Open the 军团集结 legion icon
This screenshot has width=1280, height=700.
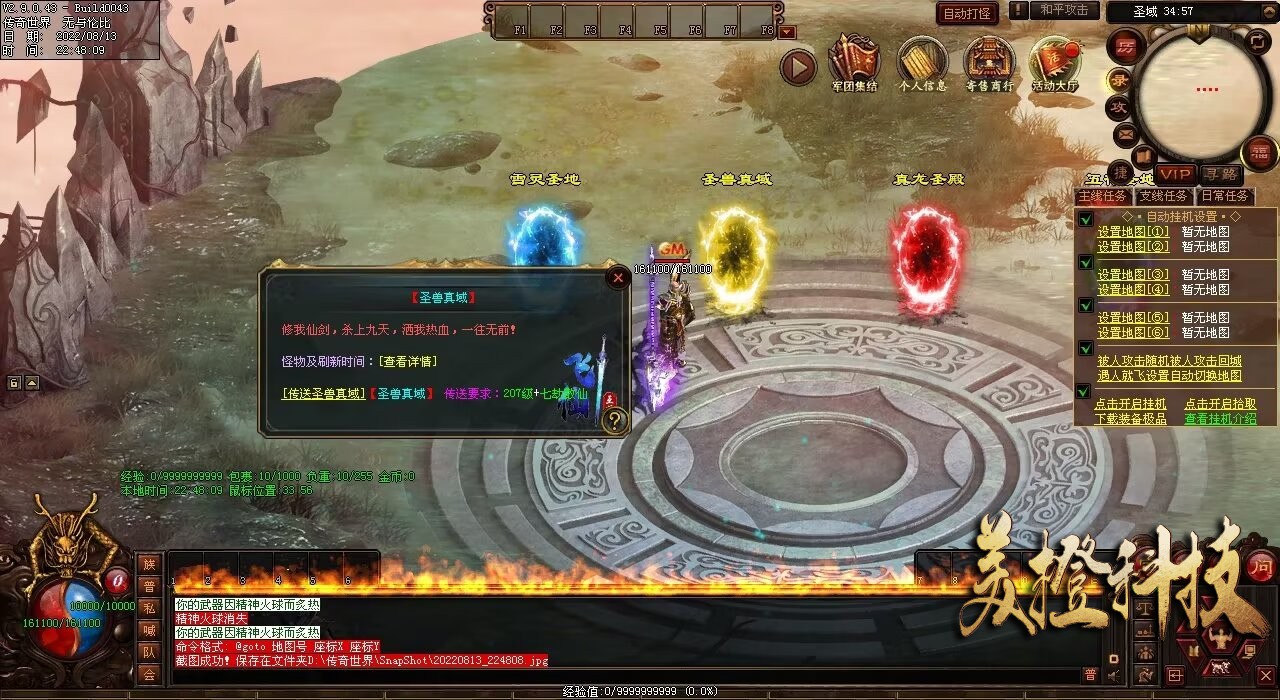(x=854, y=64)
